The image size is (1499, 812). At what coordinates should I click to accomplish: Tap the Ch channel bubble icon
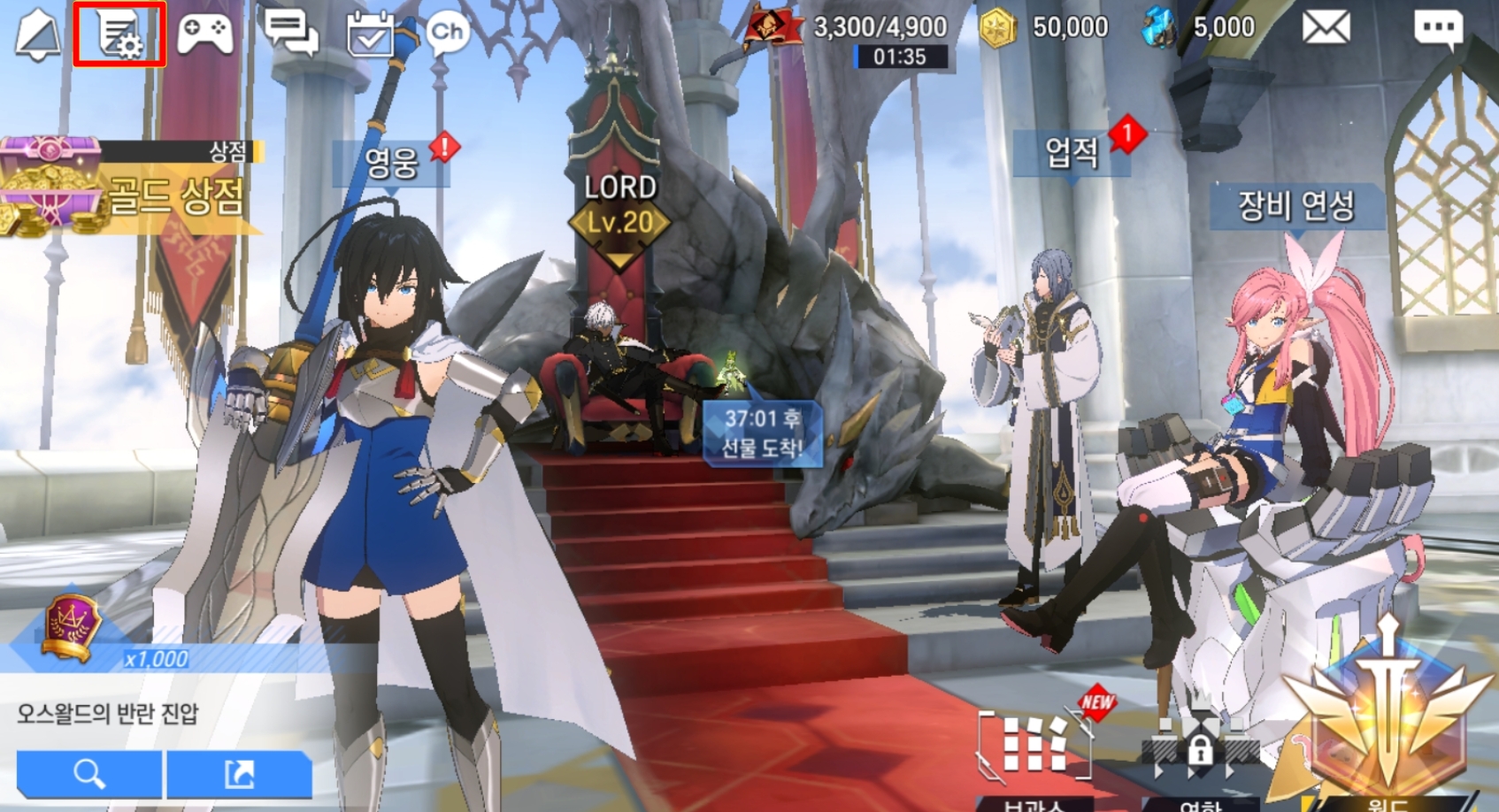pos(447,34)
